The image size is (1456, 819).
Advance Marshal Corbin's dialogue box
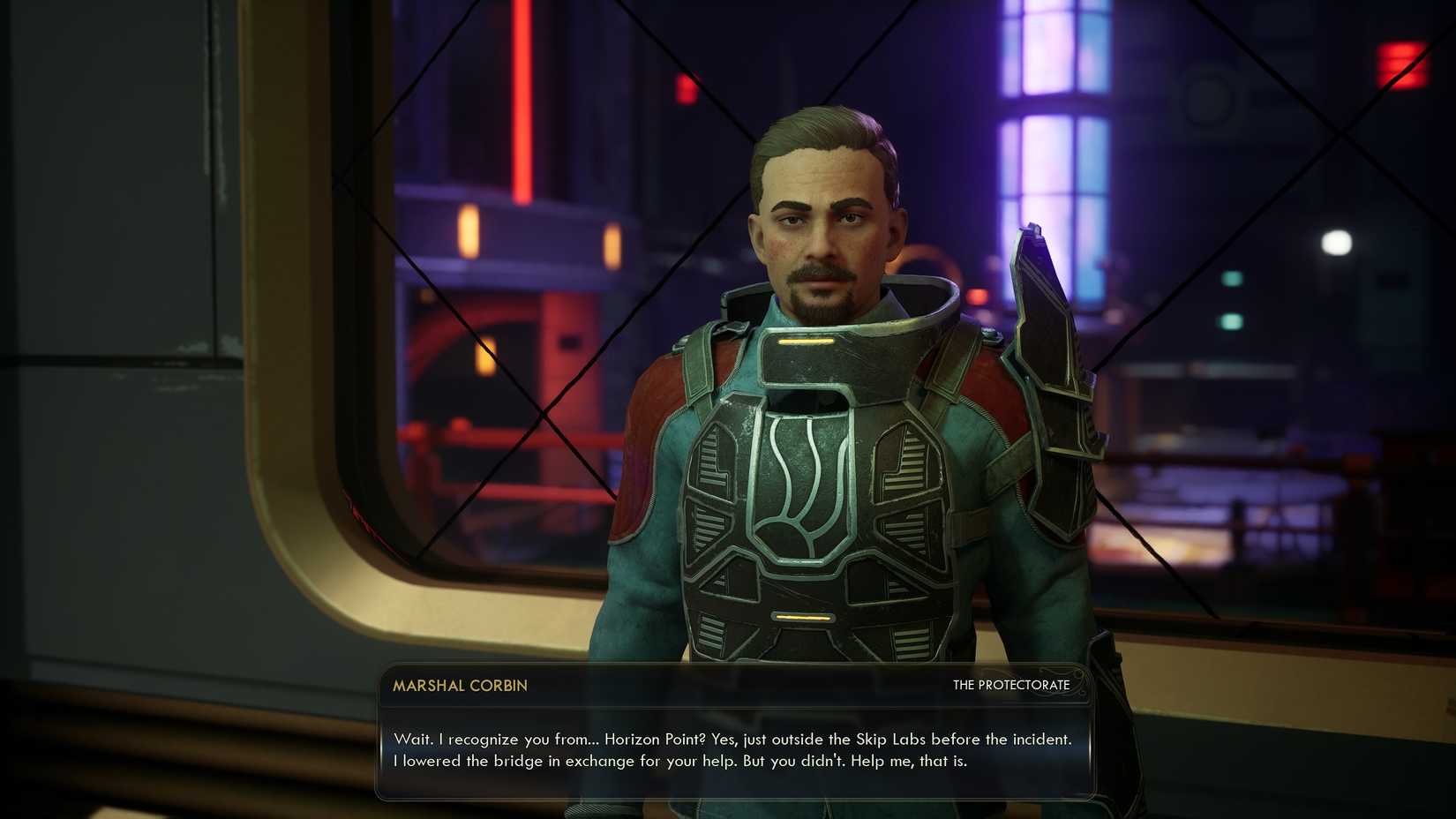pyautogui.click(x=732, y=749)
